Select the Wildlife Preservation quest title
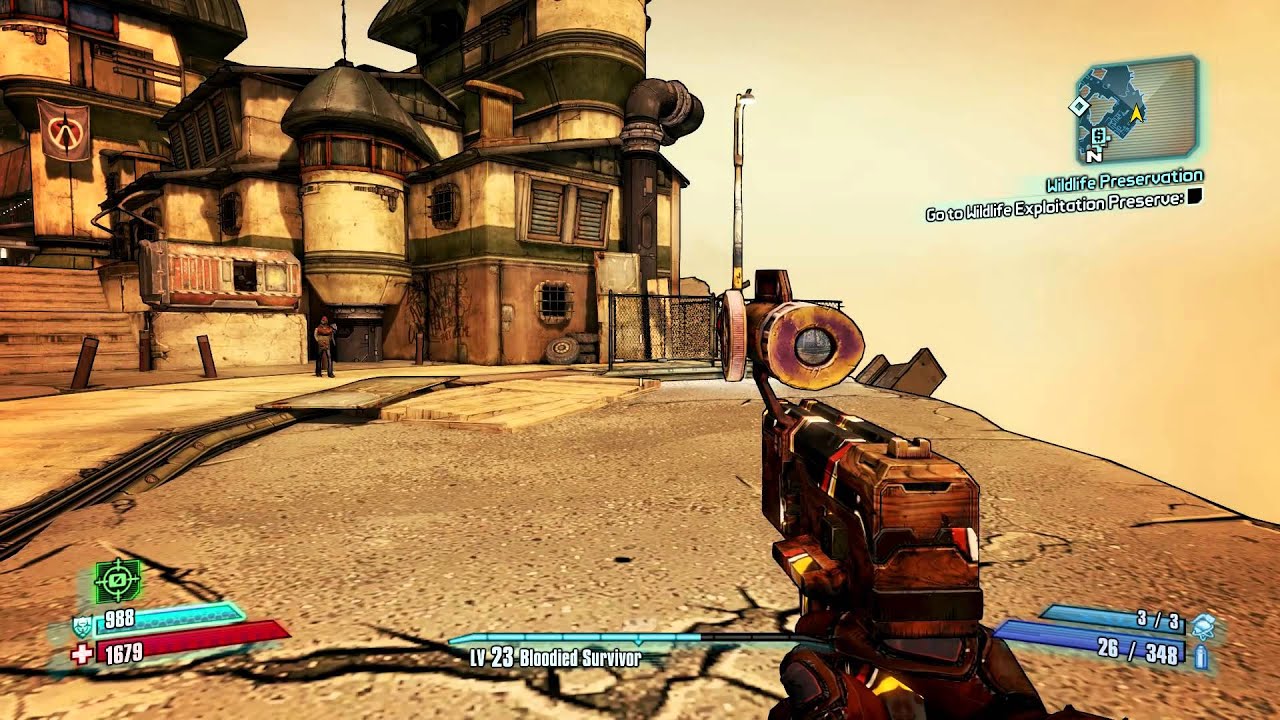The width and height of the screenshot is (1280, 720). pyautogui.click(x=1124, y=182)
